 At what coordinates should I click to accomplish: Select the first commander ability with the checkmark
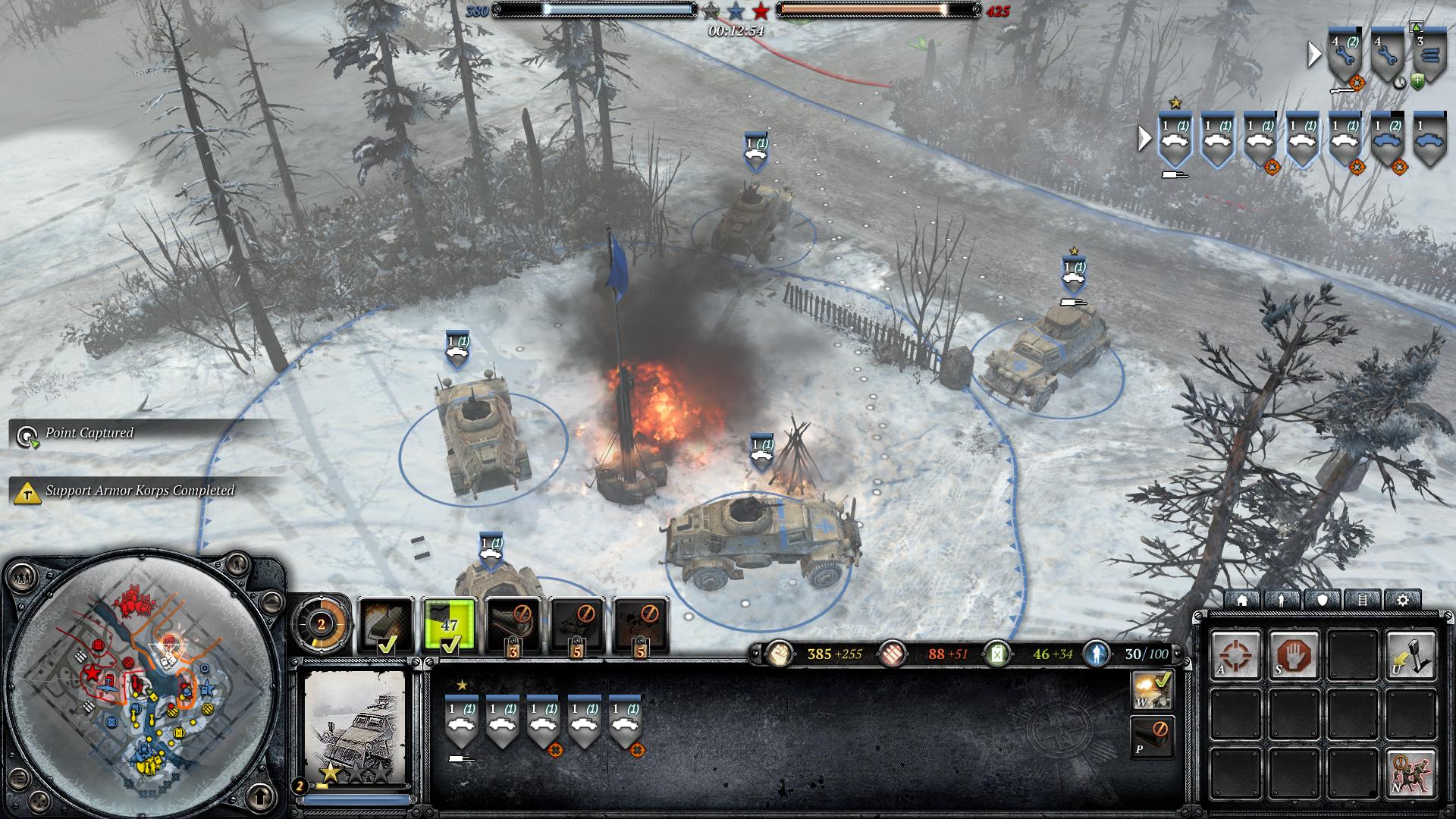pos(386,625)
